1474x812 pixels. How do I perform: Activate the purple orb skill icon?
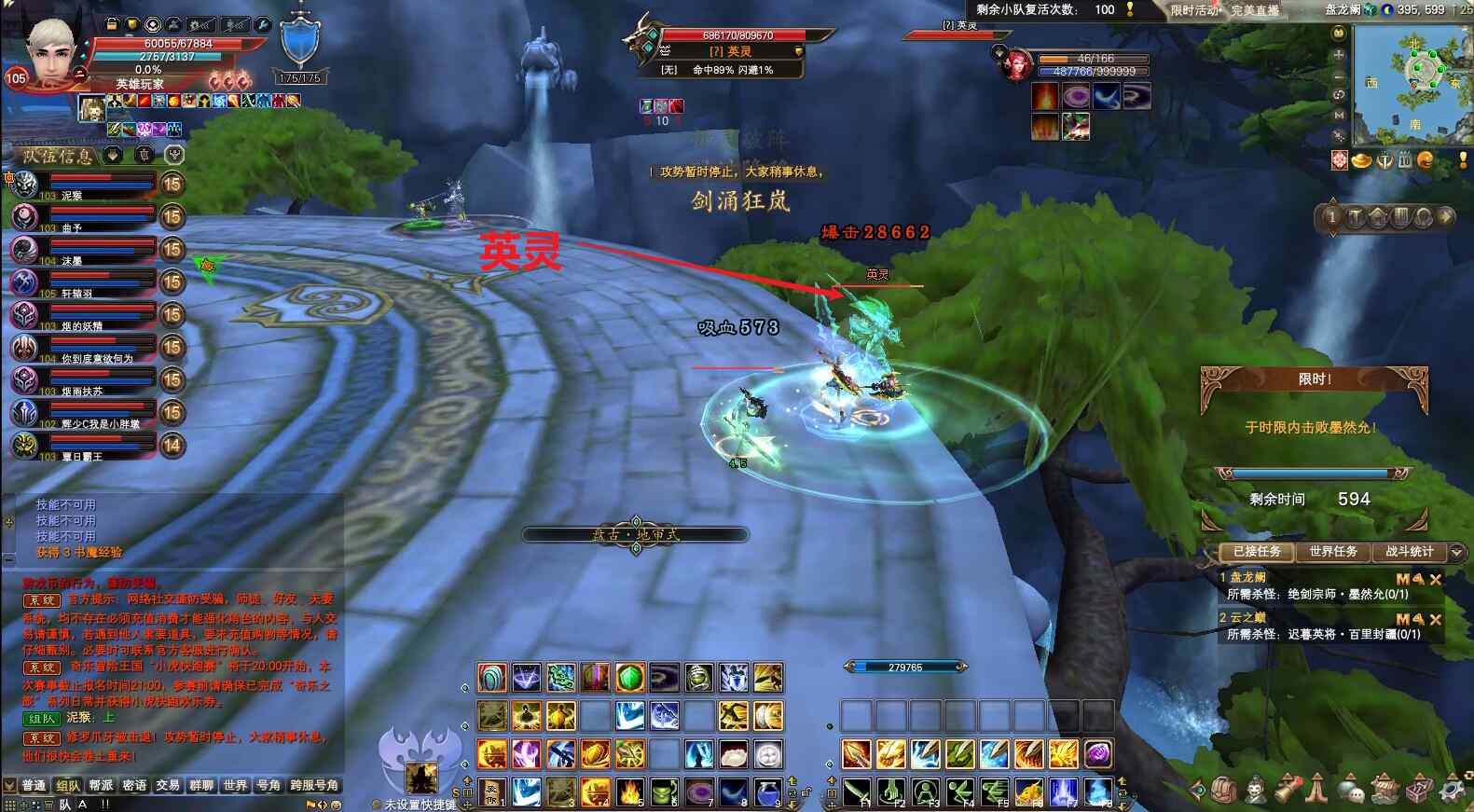(1098, 753)
